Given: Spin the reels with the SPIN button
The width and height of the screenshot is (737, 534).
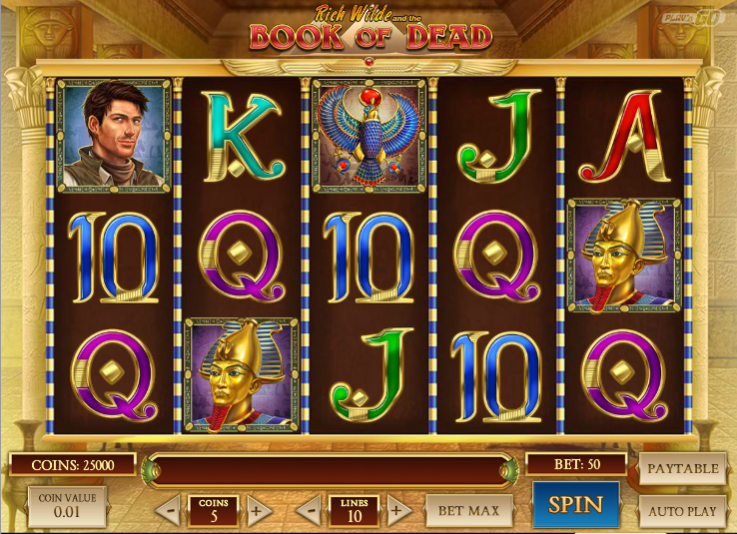Looking at the screenshot, I should [x=575, y=504].
